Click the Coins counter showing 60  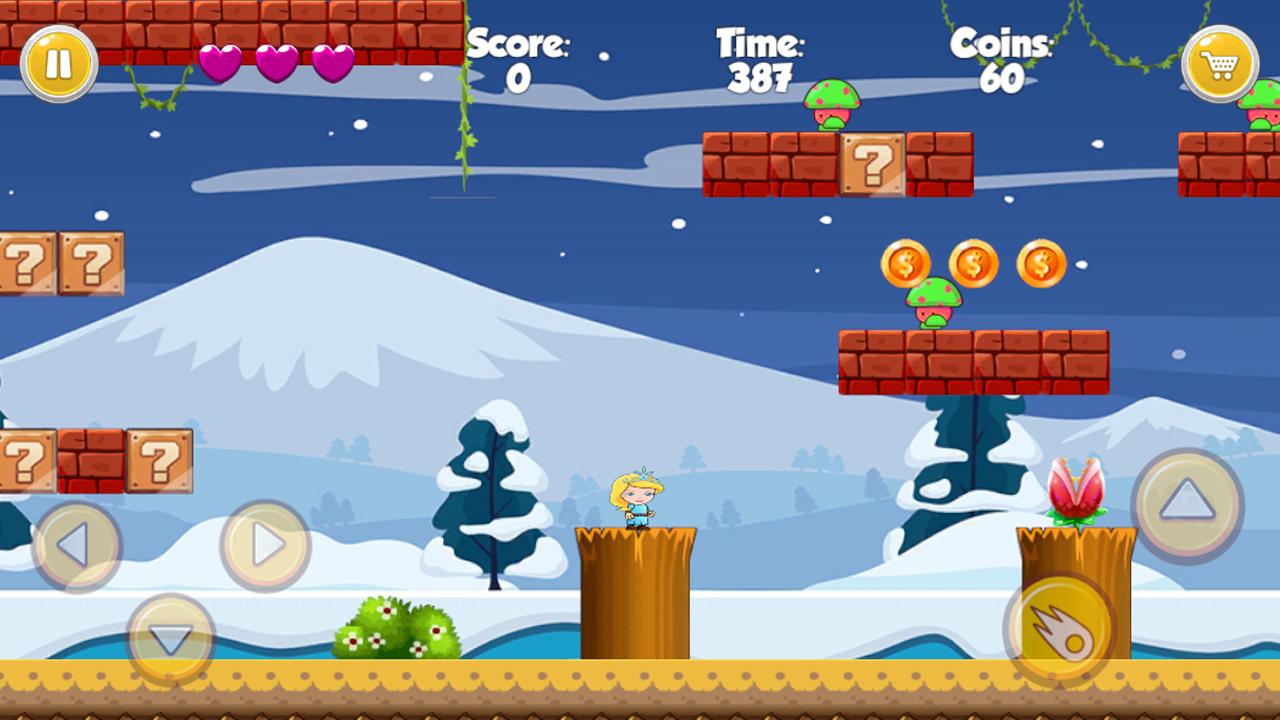point(1002,60)
